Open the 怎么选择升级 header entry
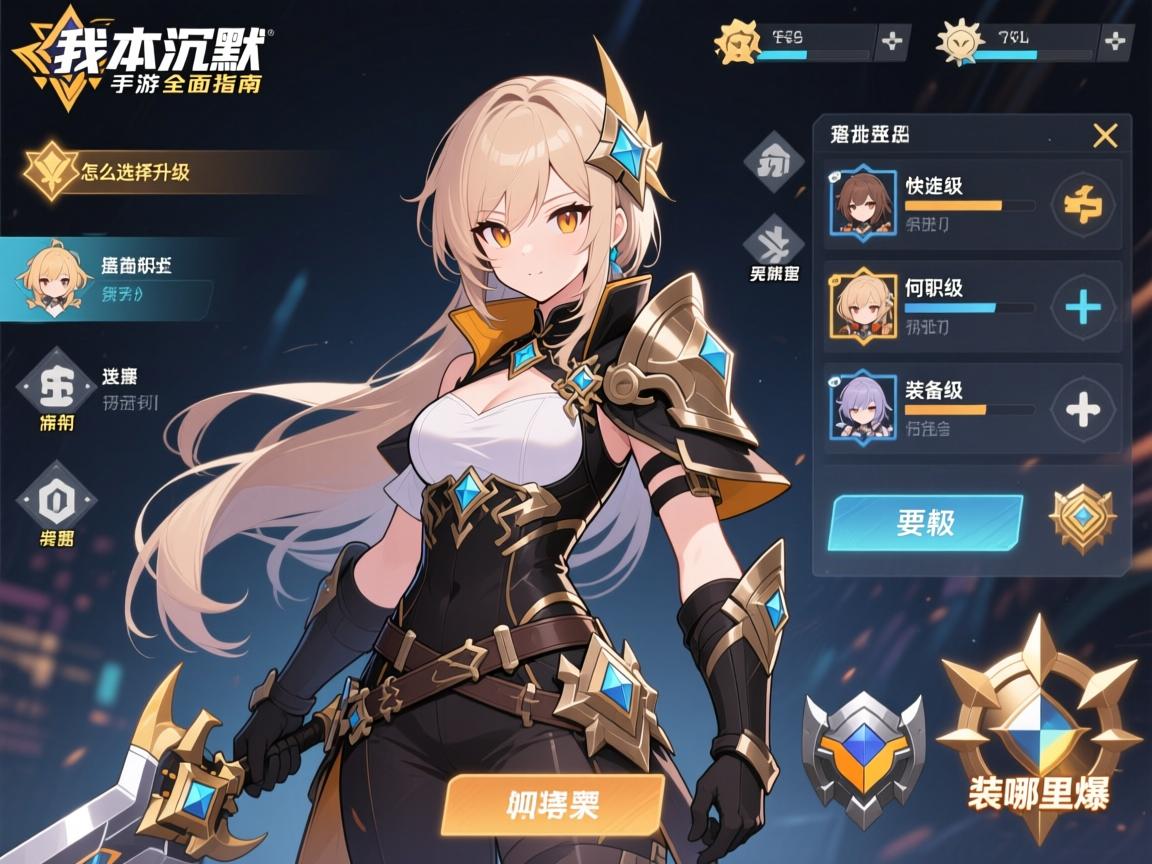Screen dimensions: 1152x864 tap(135, 171)
